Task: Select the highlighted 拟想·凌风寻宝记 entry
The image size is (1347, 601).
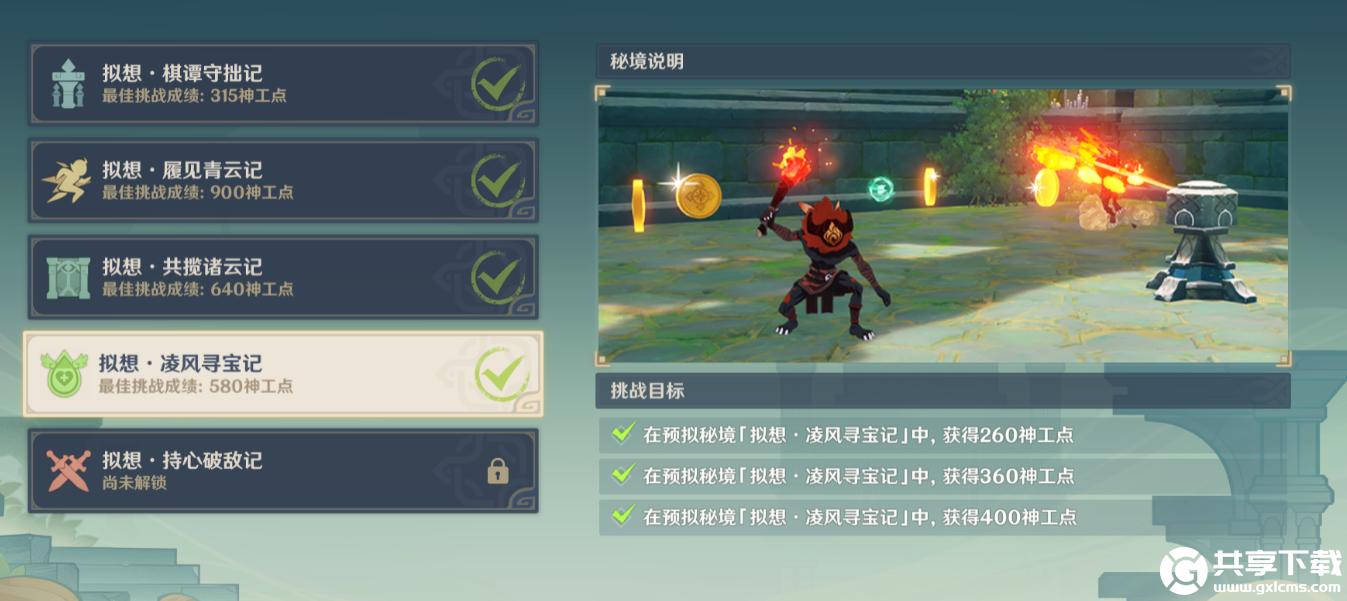Action: pos(282,374)
